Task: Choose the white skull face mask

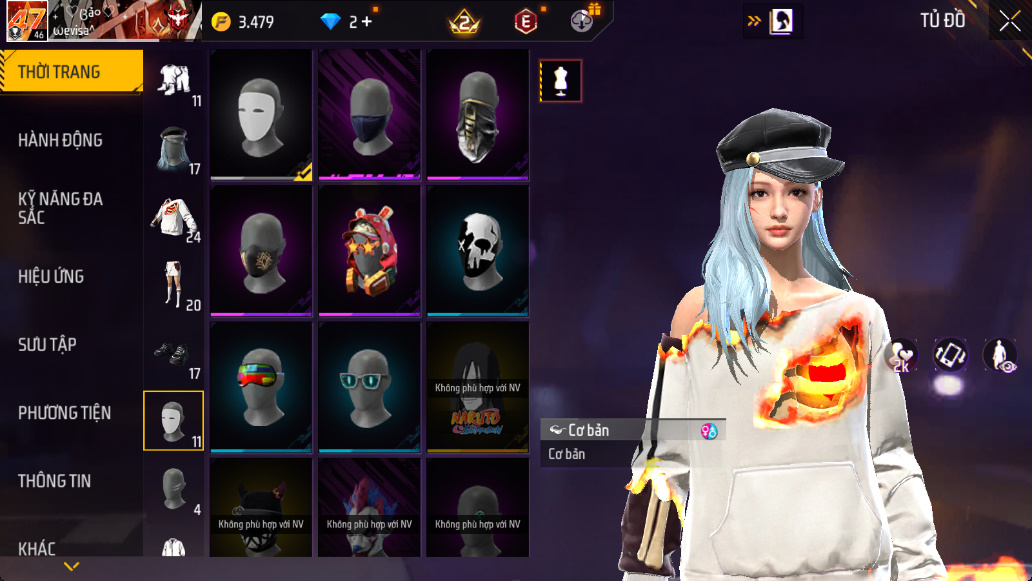Action: coord(477,250)
